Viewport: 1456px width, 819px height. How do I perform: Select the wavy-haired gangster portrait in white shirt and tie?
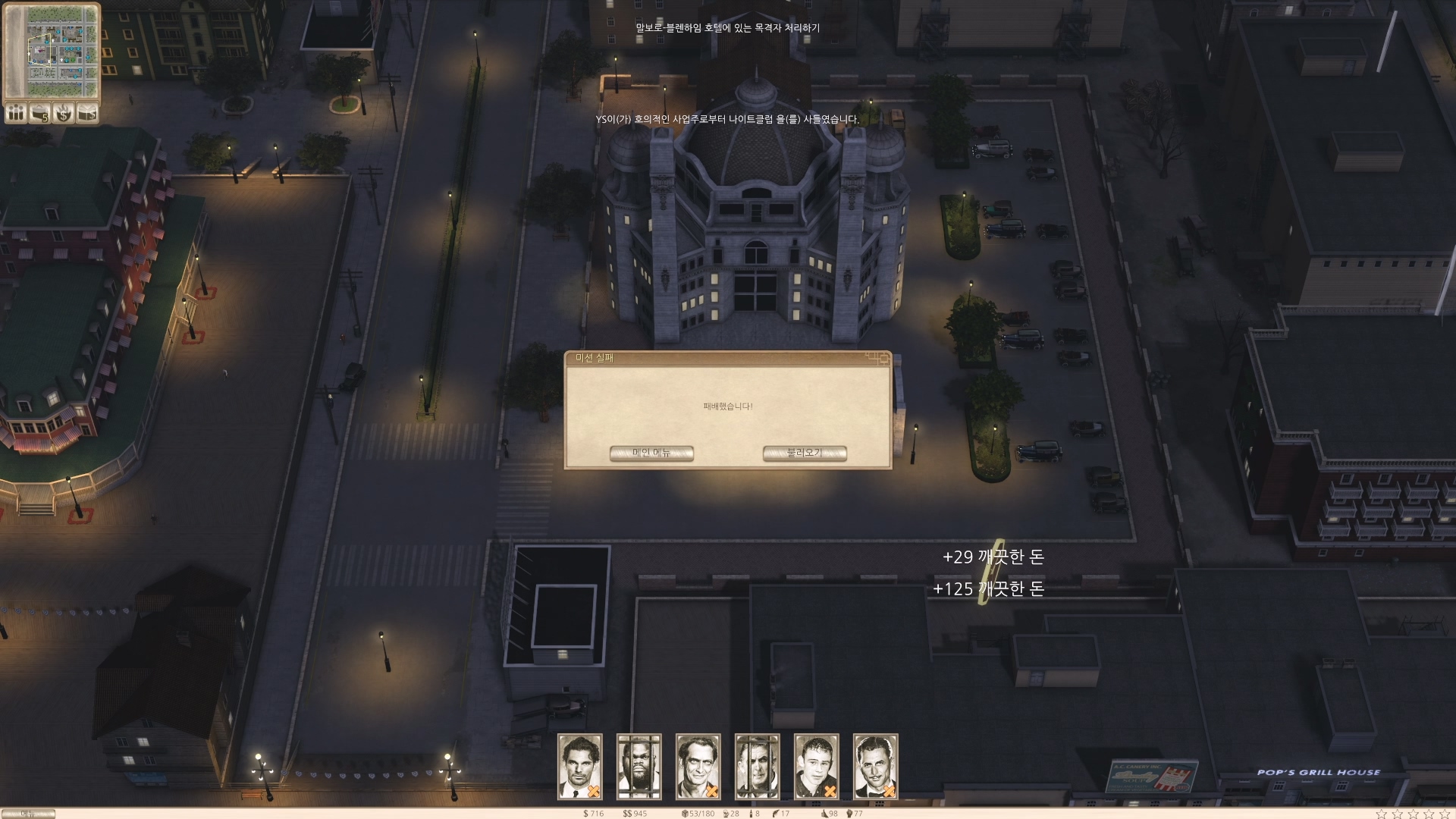tap(580, 766)
